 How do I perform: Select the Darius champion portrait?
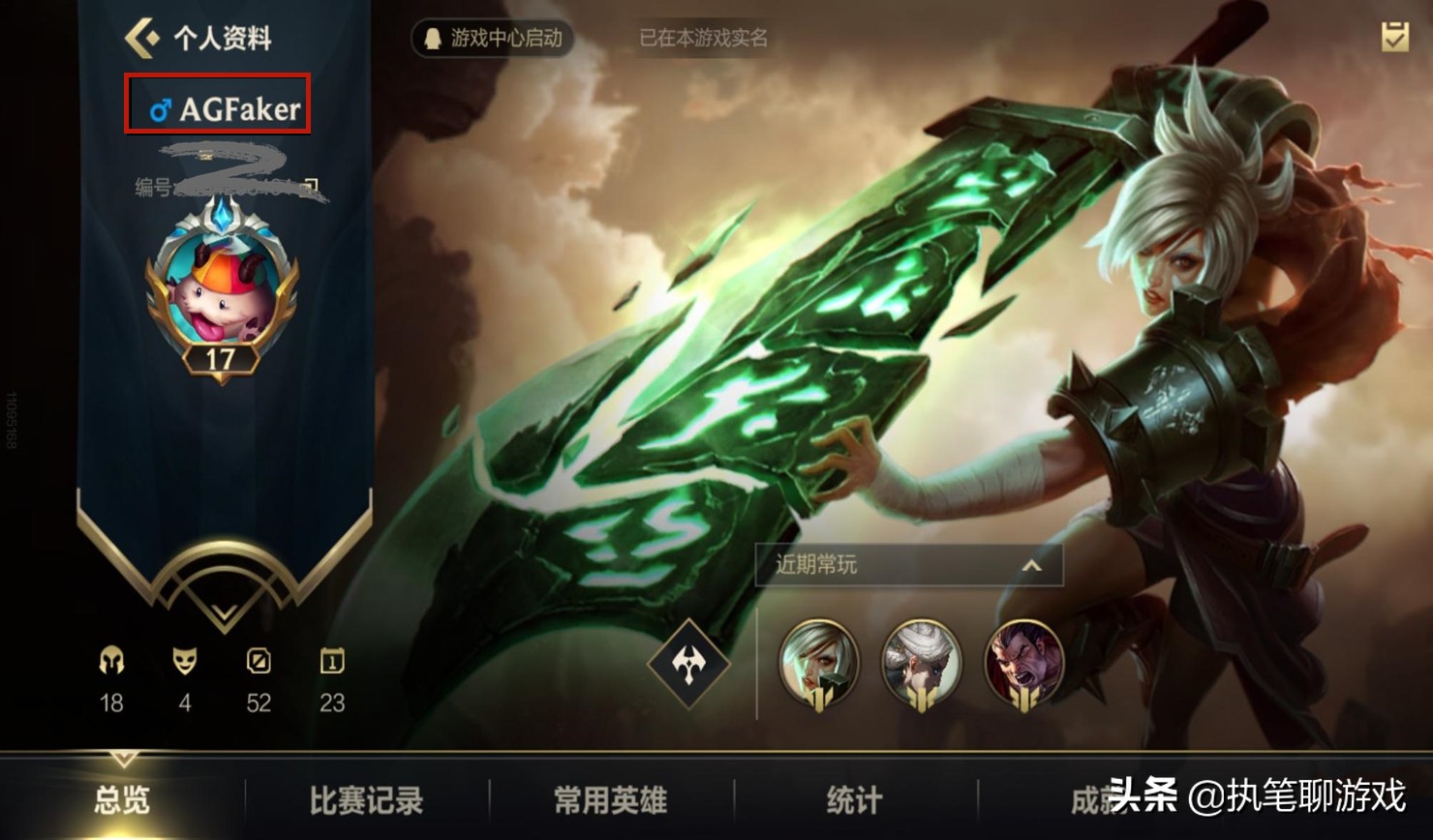tap(1023, 663)
